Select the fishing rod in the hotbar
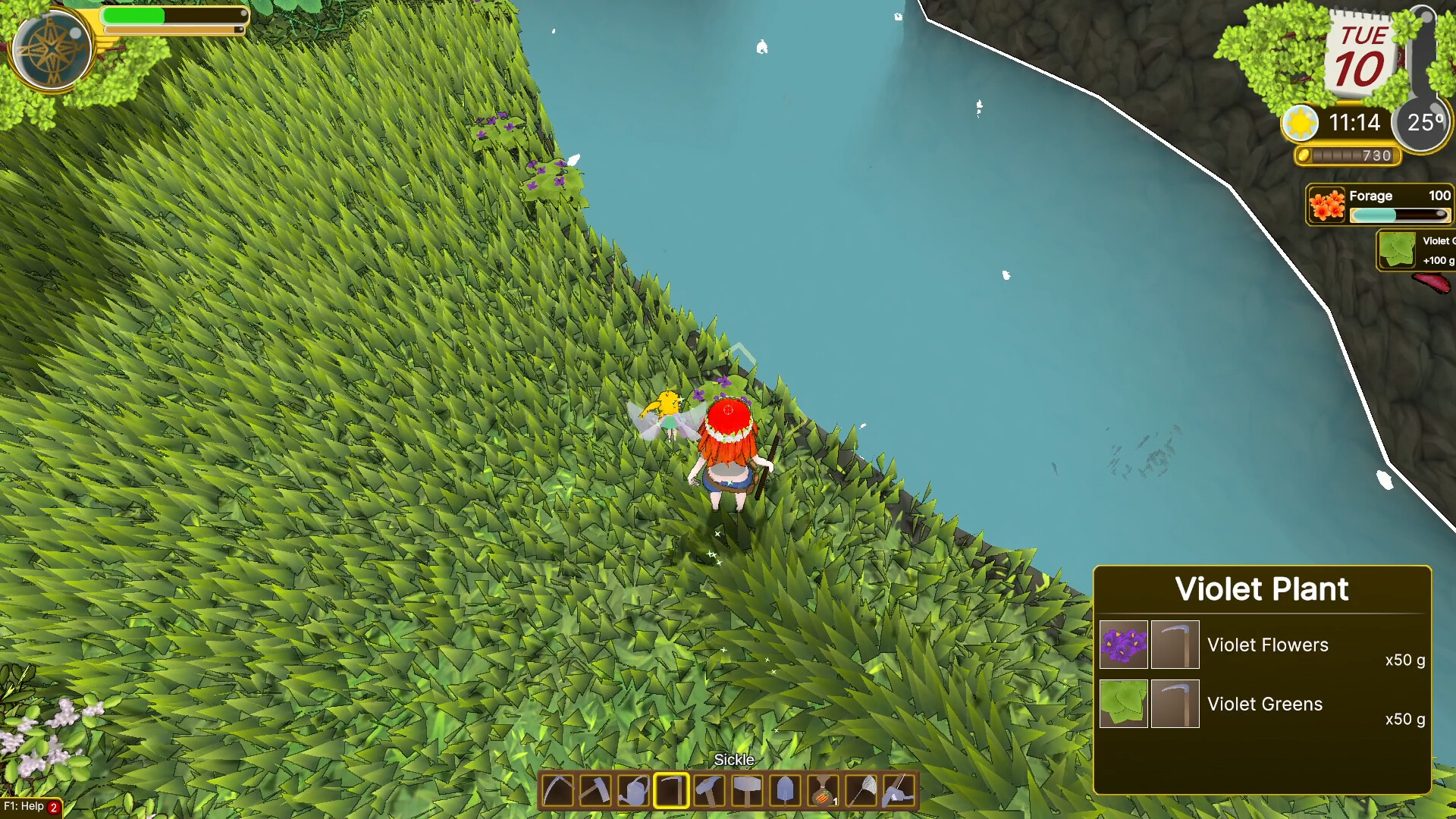Image resolution: width=1456 pixels, height=819 pixels. [x=899, y=790]
